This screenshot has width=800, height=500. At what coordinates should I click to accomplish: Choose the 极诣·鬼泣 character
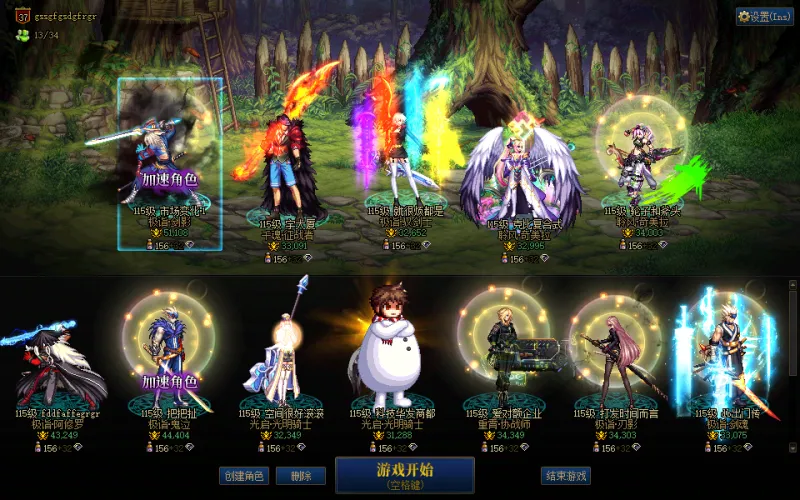168,350
